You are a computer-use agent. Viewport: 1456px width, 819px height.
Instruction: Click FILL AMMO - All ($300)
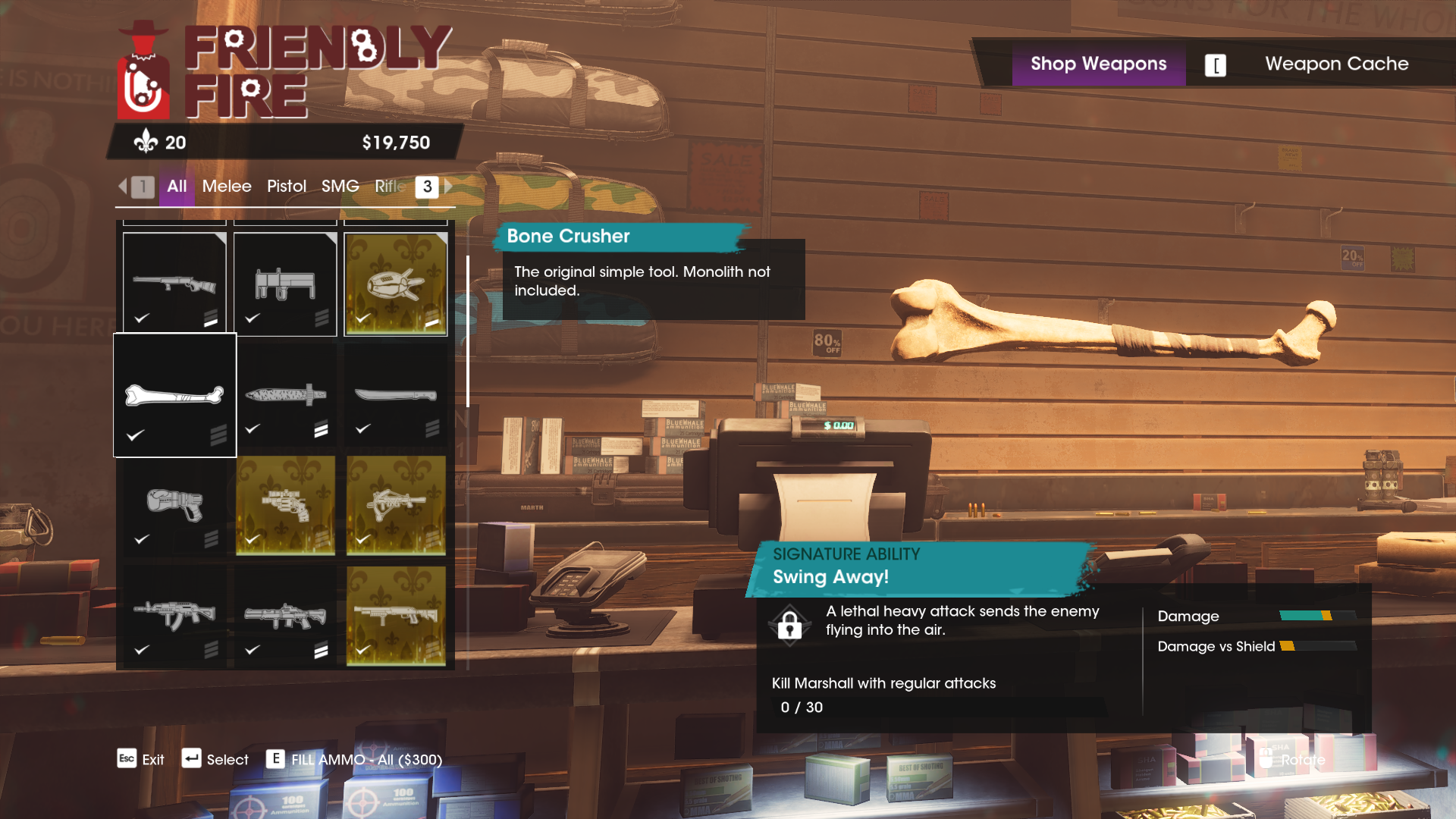[x=366, y=759]
